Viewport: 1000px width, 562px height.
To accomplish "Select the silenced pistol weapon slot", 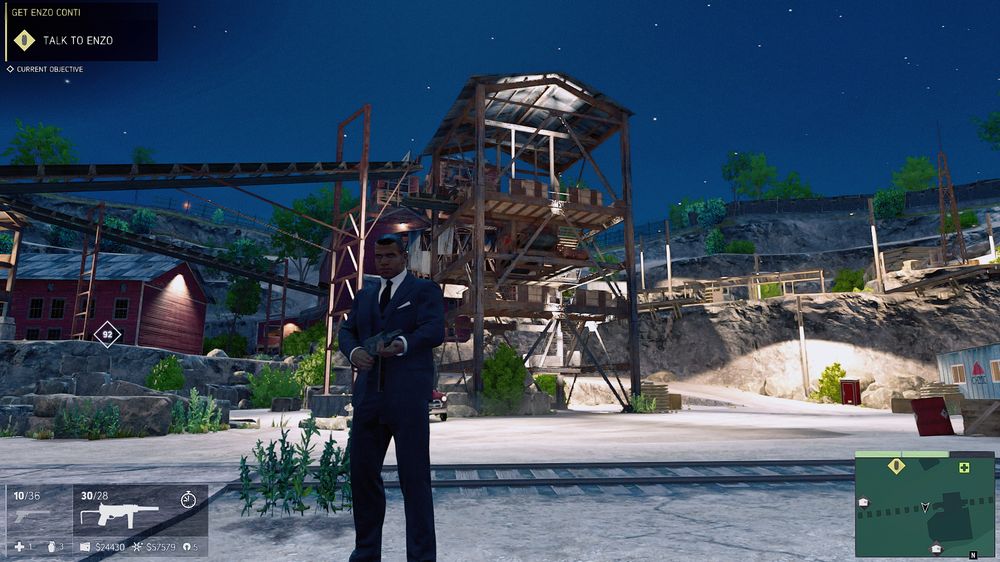I will tap(32, 516).
